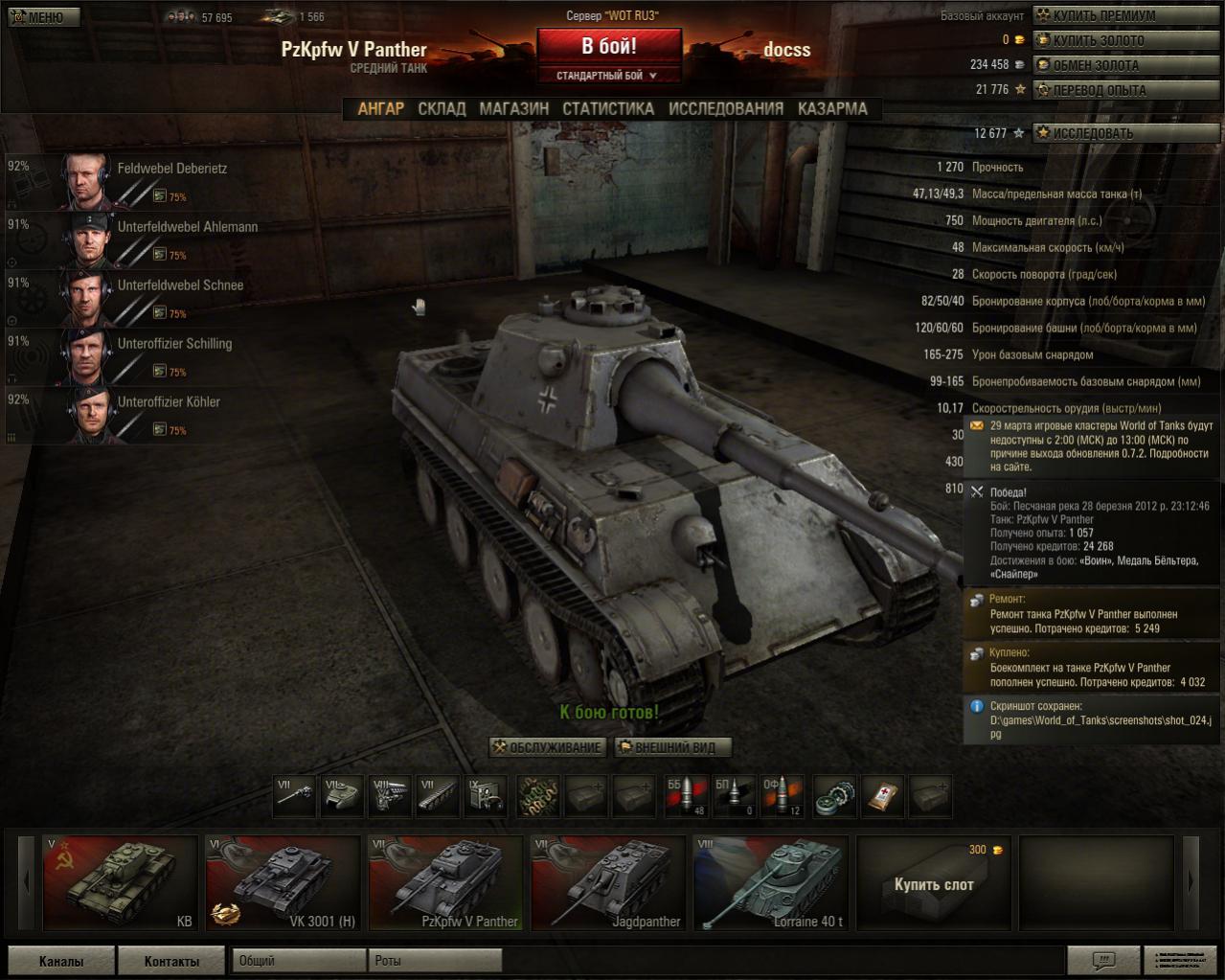Image resolution: width=1225 pixels, height=980 pixels.
Task: Open the Казарма tab
Action: pos(832,108)
